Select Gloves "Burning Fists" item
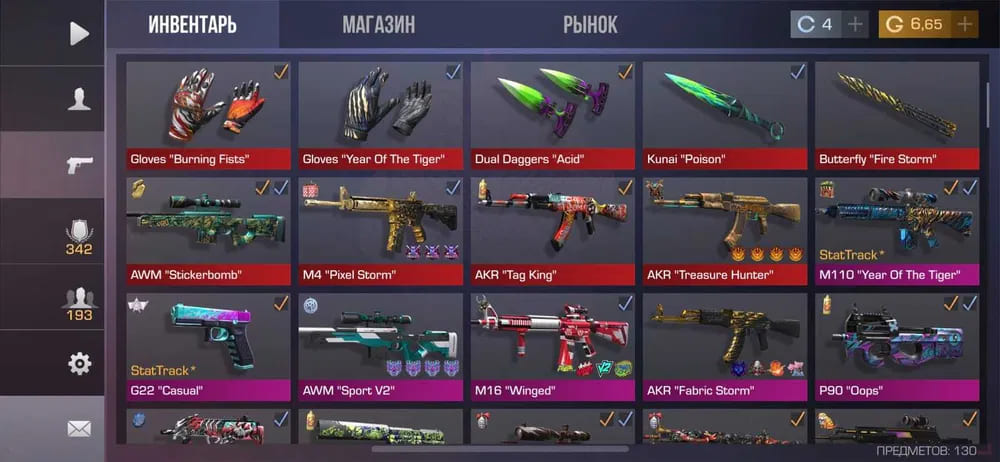The width and height of the screenshot is (1000, 462). pyautogui.click(x=208, y=115)
